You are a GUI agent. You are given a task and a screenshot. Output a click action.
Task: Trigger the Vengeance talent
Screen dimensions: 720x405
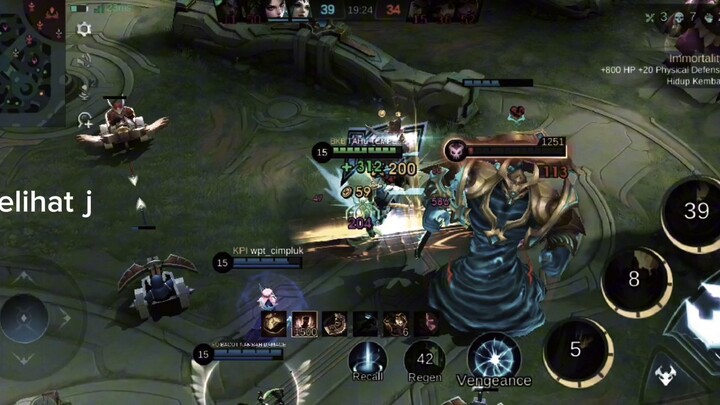(494, 356)
